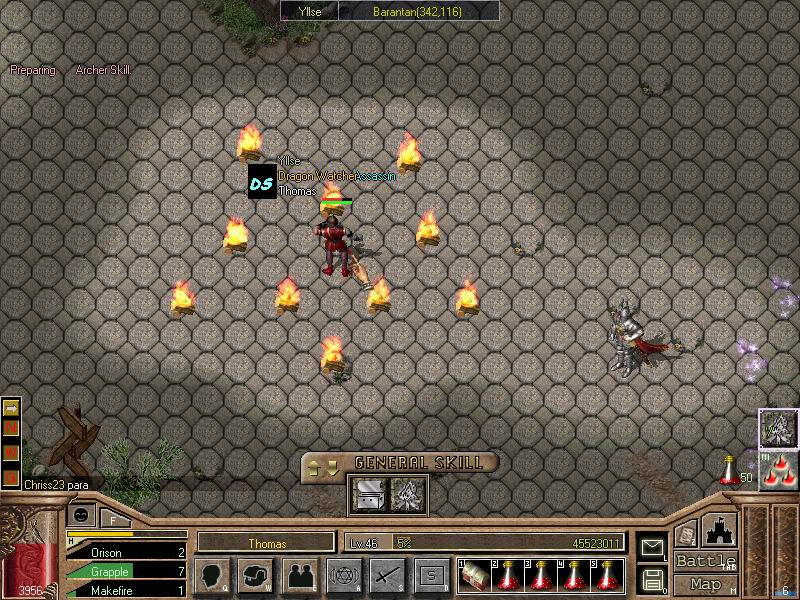Select the Grapple skill row
The height and width of the screenshot is (600, 800).
tap(125, 572)
